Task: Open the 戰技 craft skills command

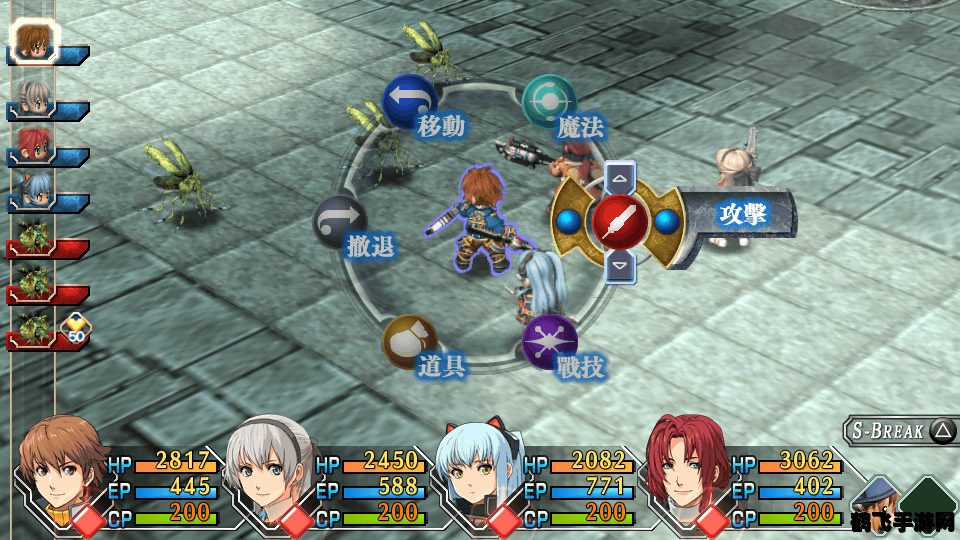Action: [550, 341]
